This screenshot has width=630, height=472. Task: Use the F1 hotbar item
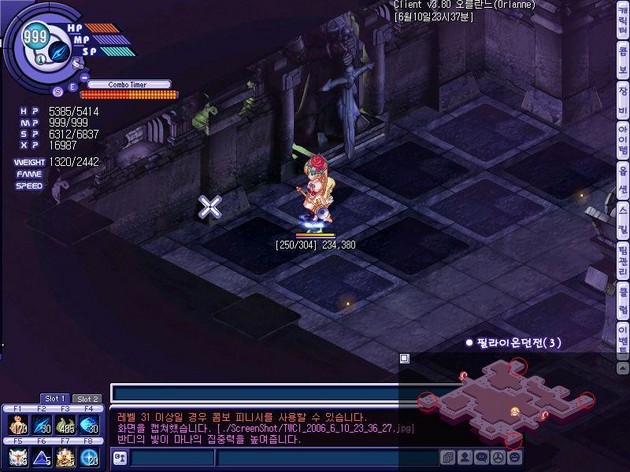click(x=18, y=425)
